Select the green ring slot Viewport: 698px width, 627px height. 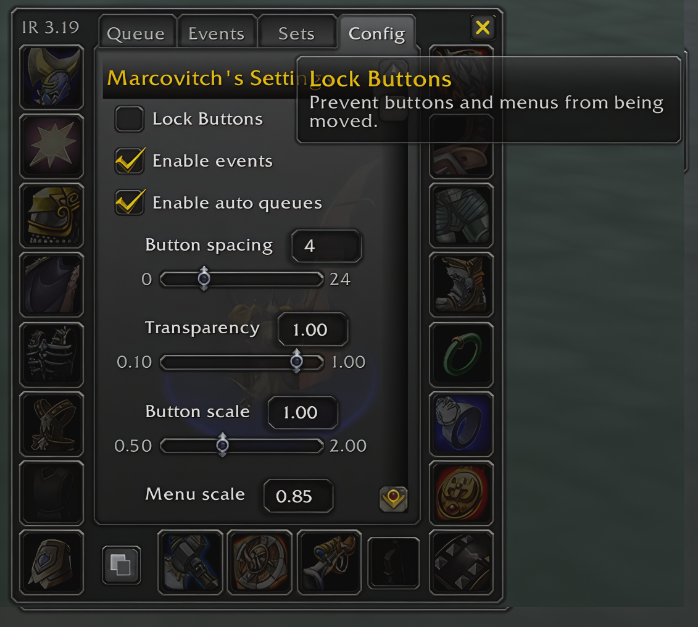pos(461,354)
